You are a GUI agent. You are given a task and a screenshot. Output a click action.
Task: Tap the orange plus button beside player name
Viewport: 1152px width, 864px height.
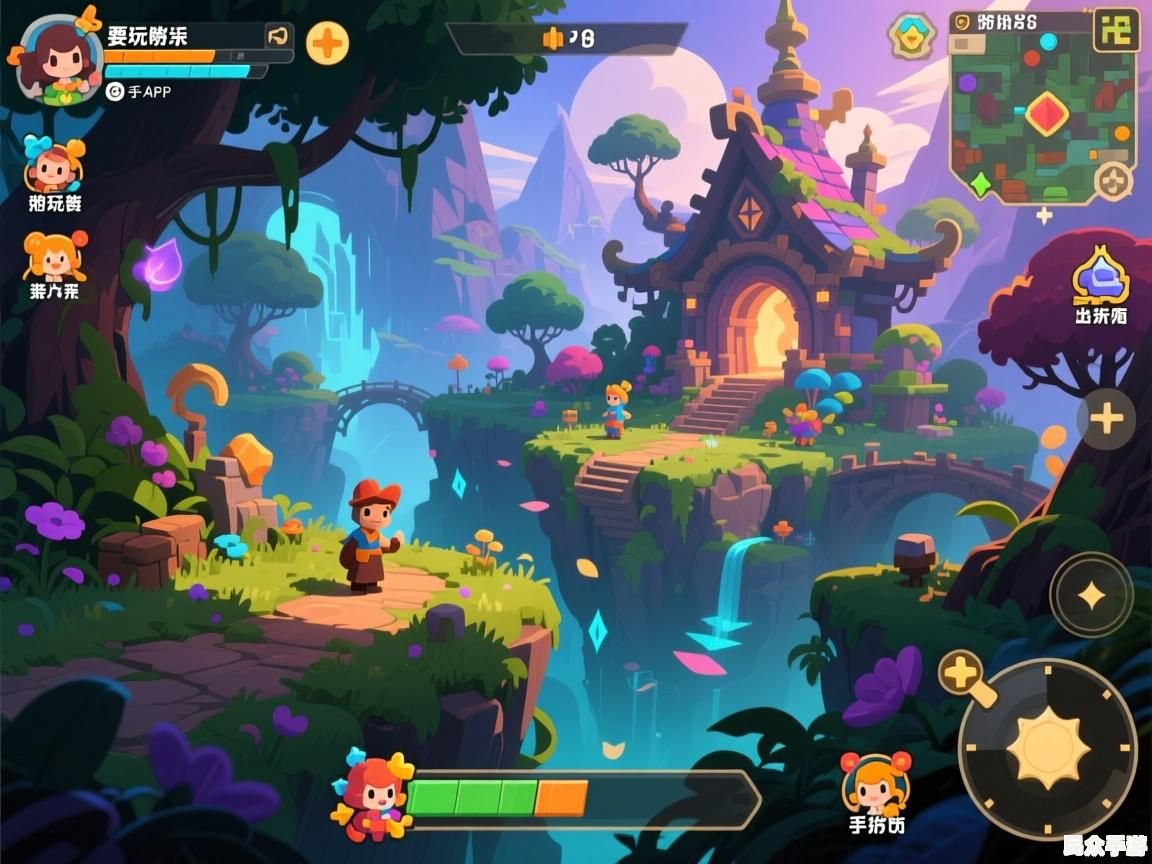[x=327, y=44]
